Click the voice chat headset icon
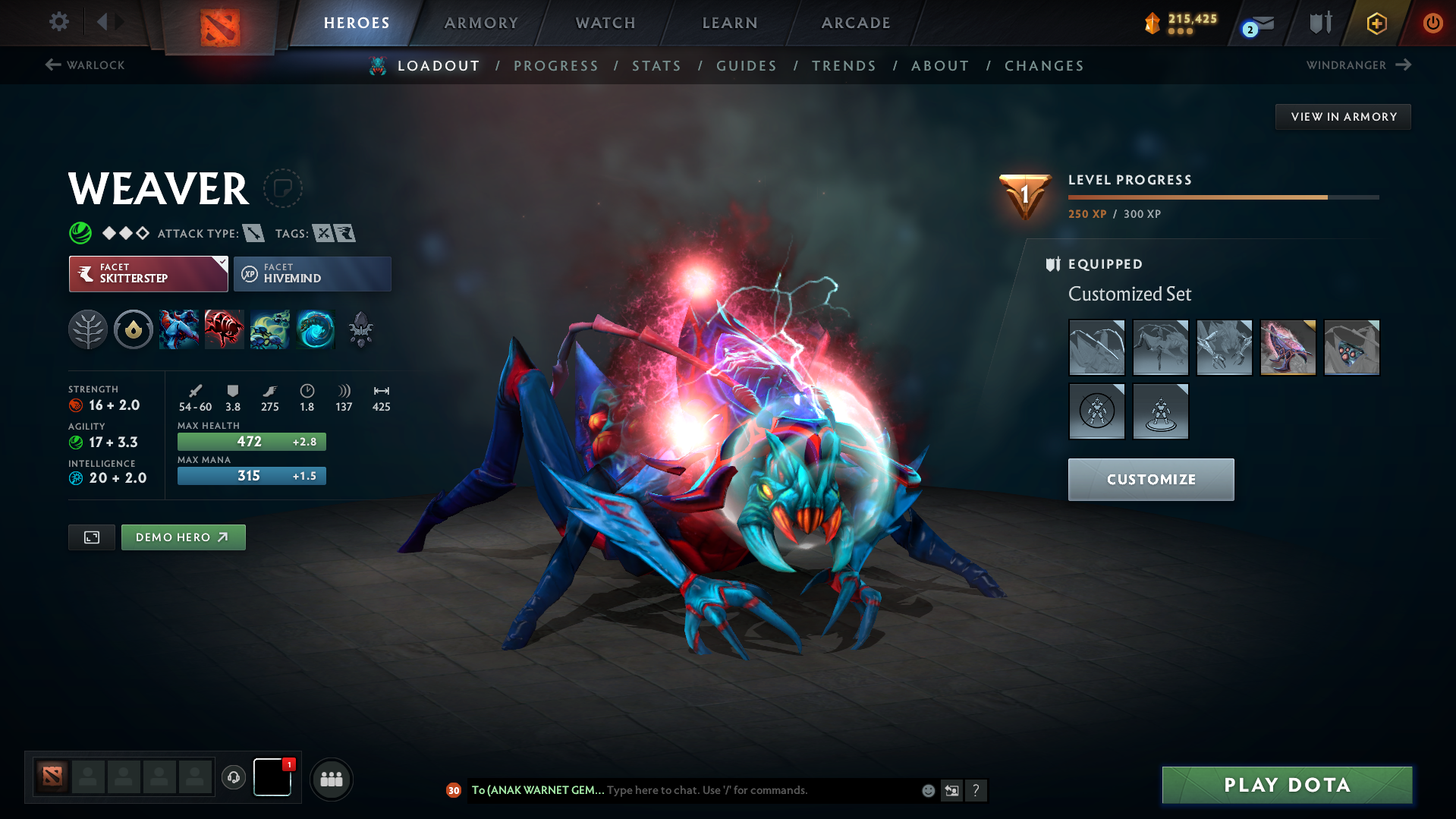This screenshot has height=819, width=1456. point(233,778)
